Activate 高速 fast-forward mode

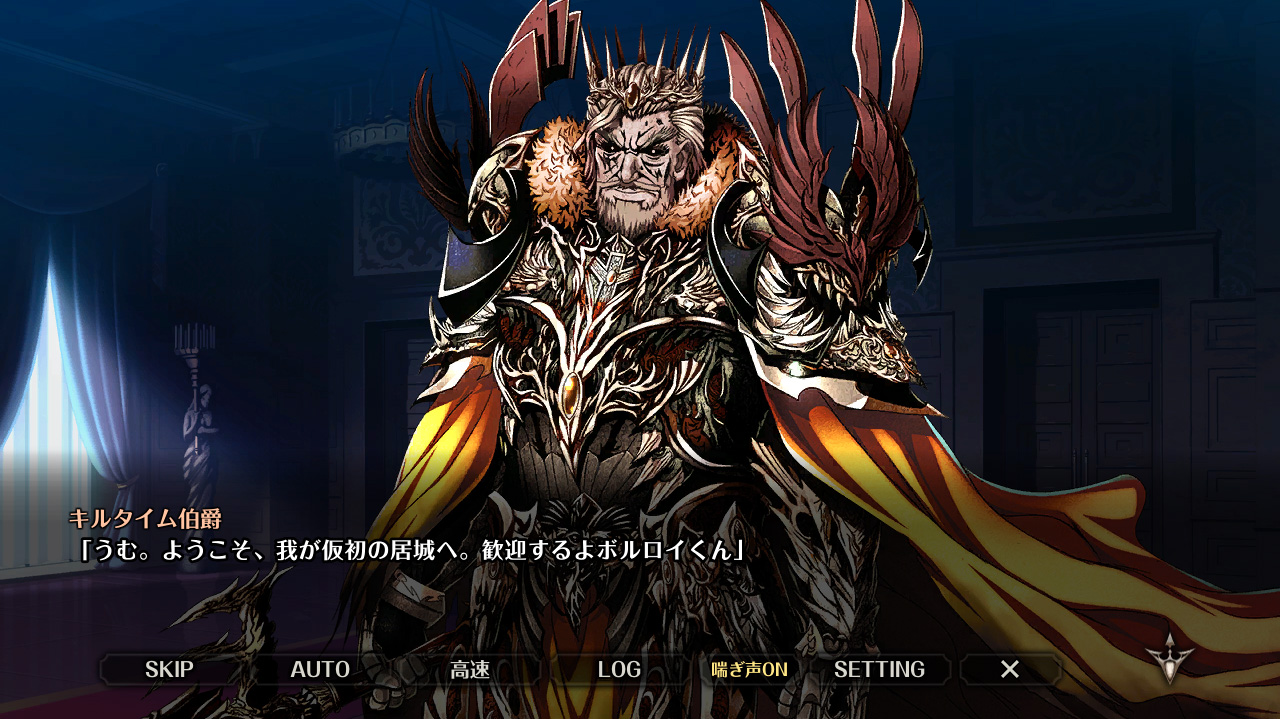469,669
